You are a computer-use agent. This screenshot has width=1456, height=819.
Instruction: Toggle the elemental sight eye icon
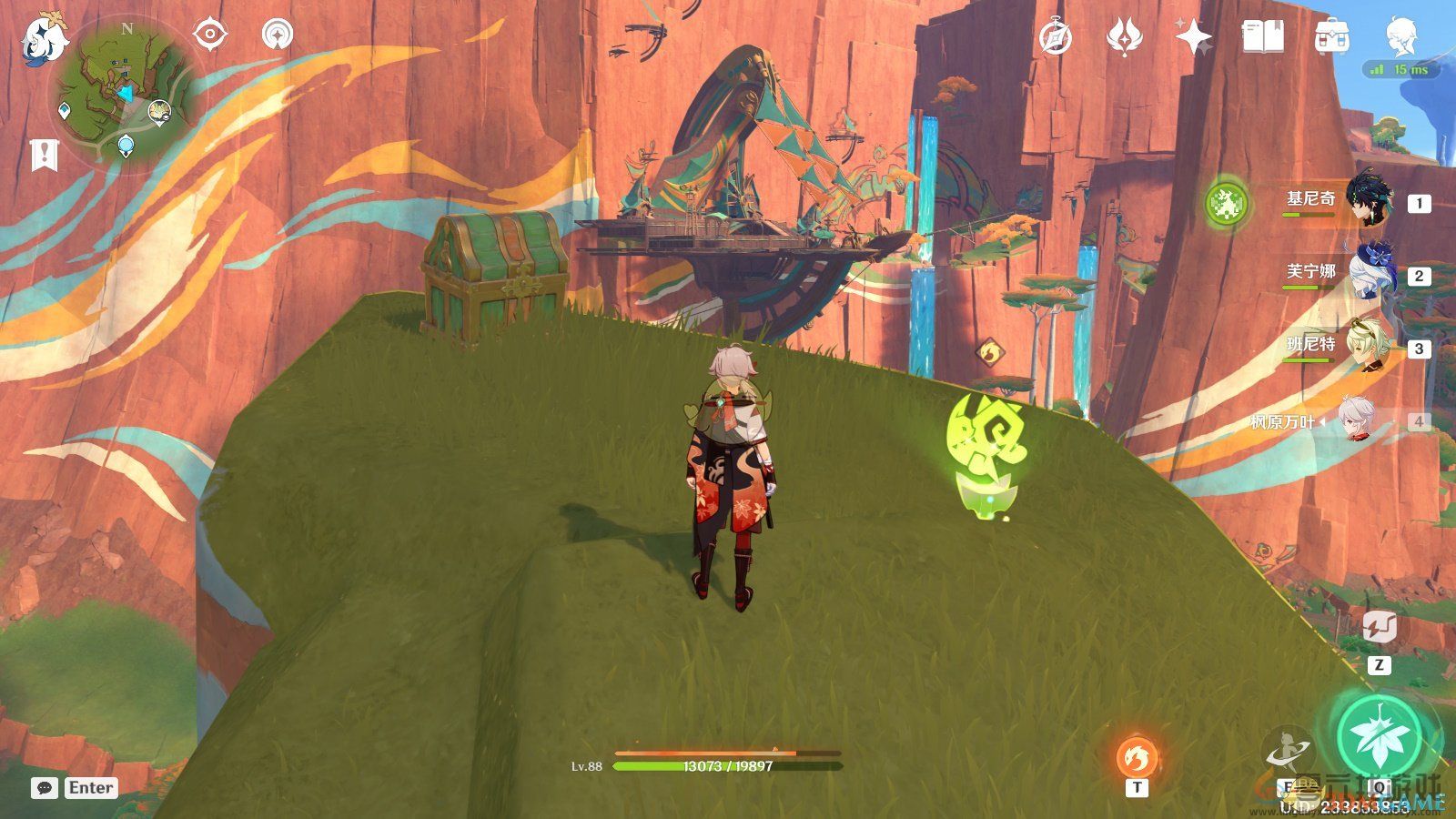pyautogui.click(x=210, y=35)
